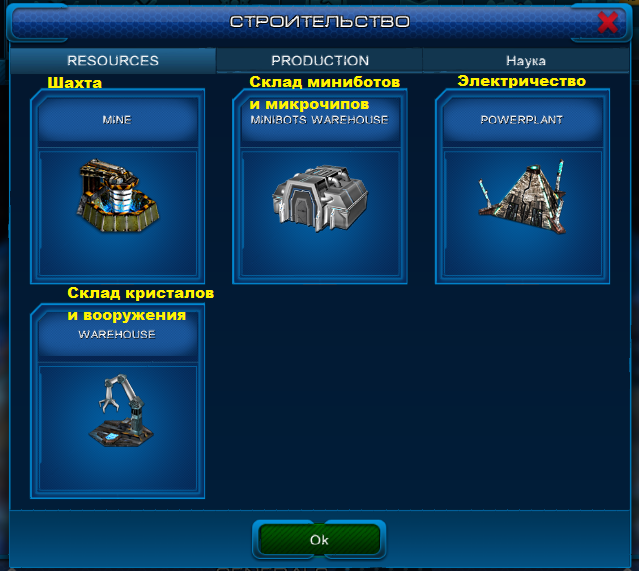Image resolution: width=639 pixels, height=571 pixels.
Task: Pick the Warehouse robotic arm building
Action: coord(117,404)
